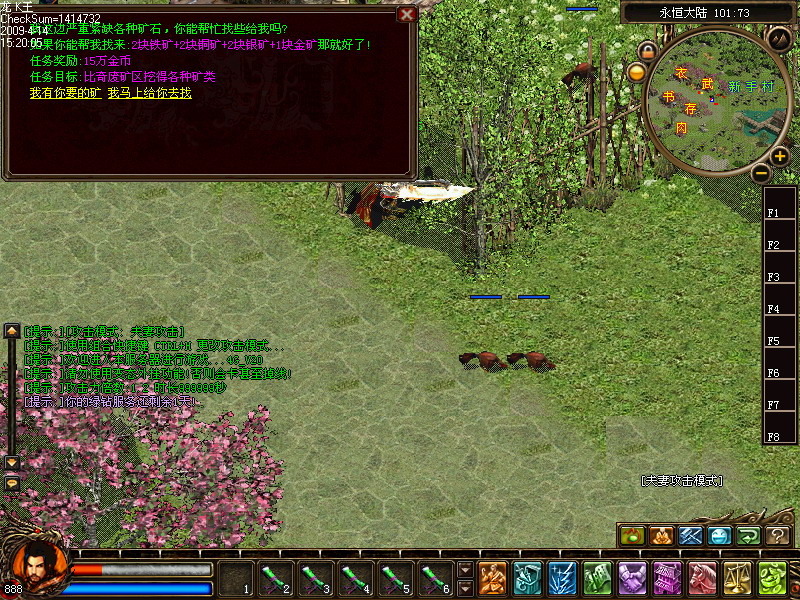Close the quest dialogue window
This screenshot has width=800, height=600.
pos(406,14)
